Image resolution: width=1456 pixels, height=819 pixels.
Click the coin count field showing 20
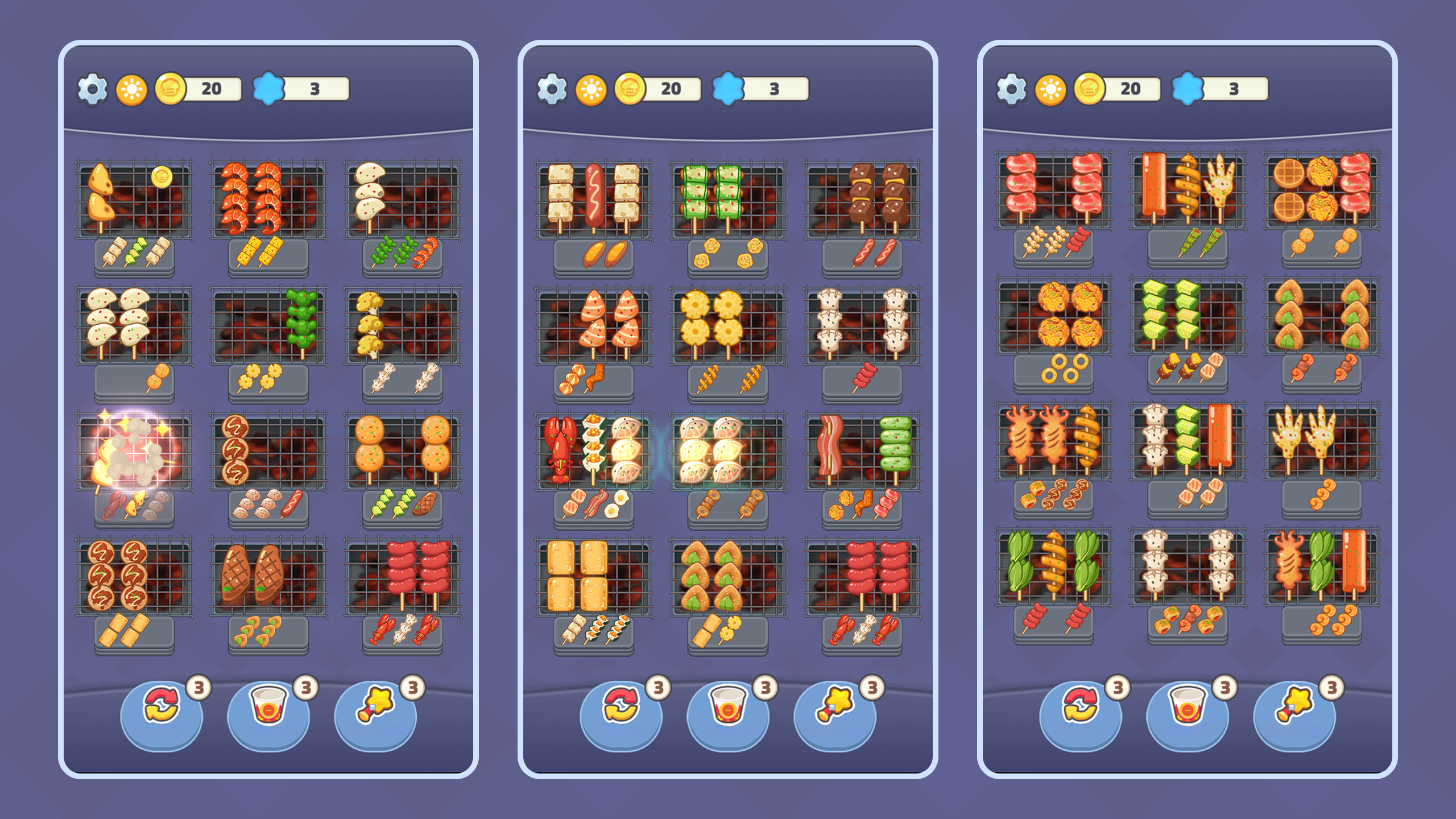(210, 89)
